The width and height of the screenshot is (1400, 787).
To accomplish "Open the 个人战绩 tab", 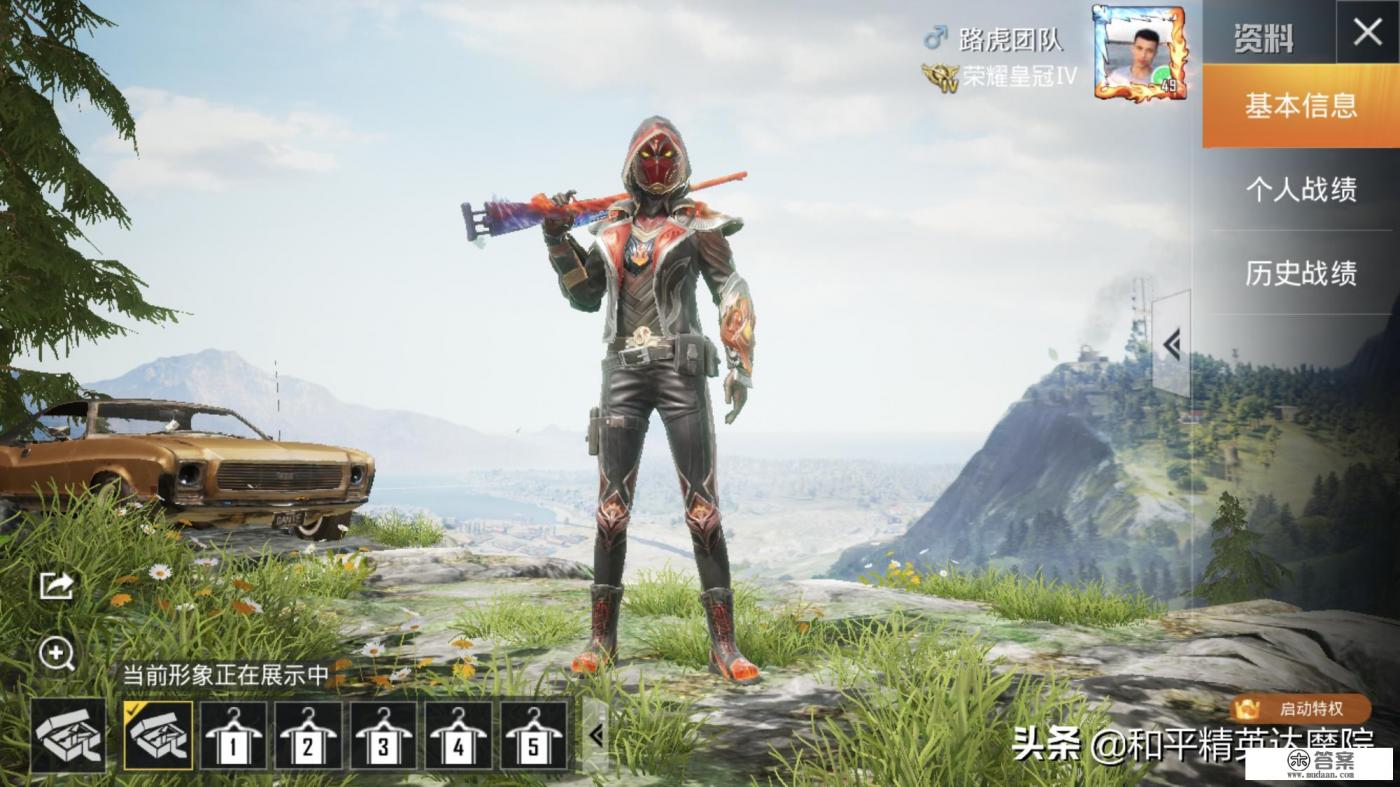I will coord(1300,190).
